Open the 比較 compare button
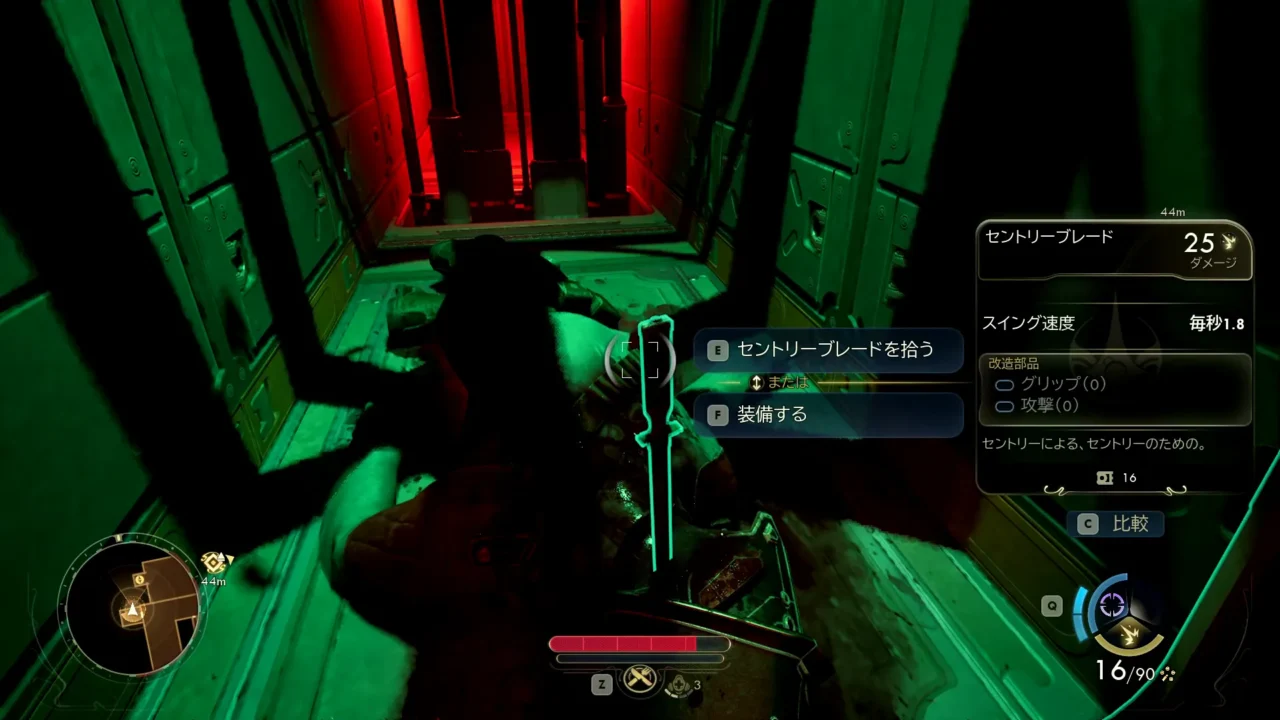Viewport: 1280px width, 720px height. coord(1118,523)
